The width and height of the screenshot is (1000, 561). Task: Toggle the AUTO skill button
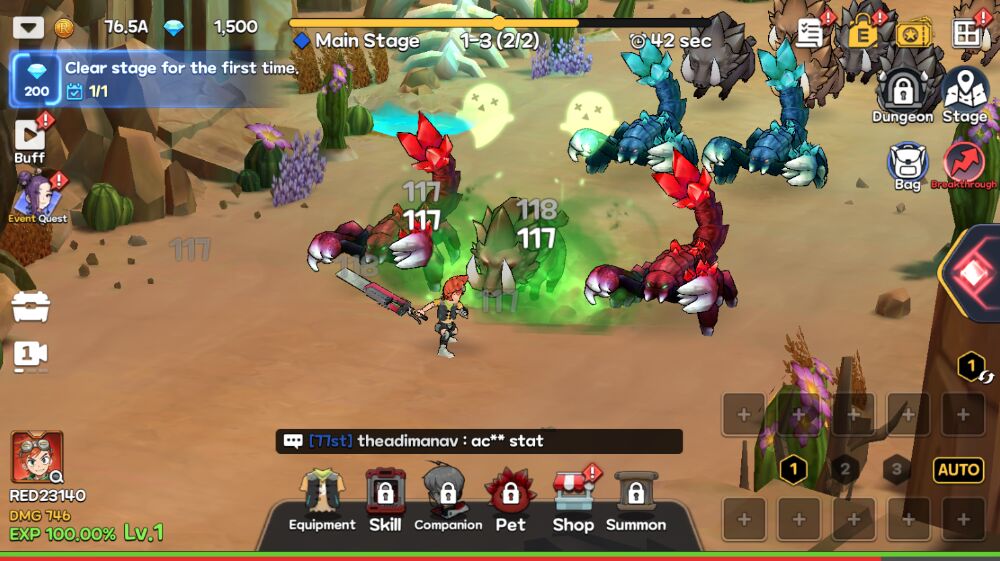pos(957,469)
